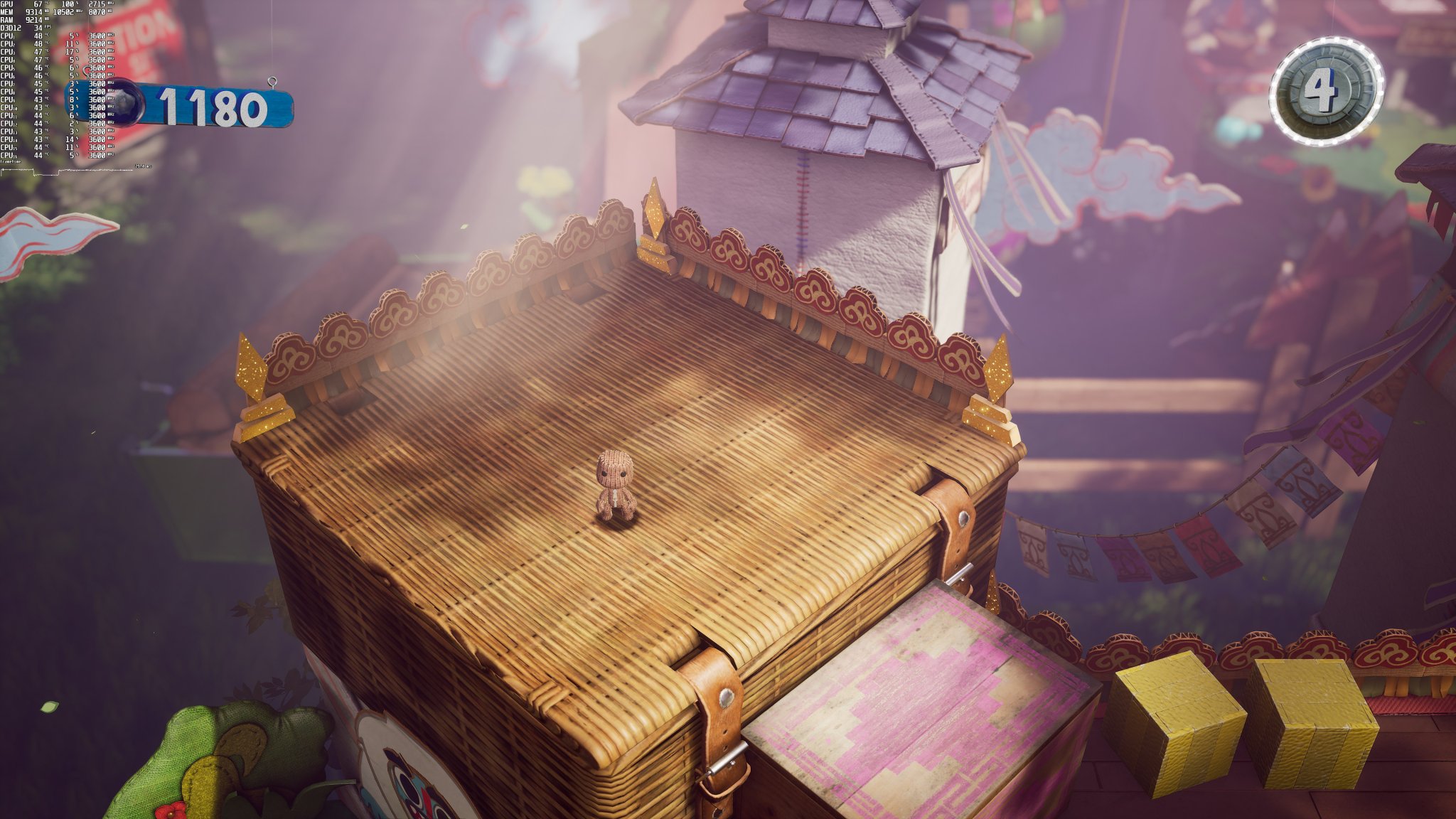The image size is (1456, 819).
Task: Click the 21.4 ms frametime label
Action: tap(144, 166)
